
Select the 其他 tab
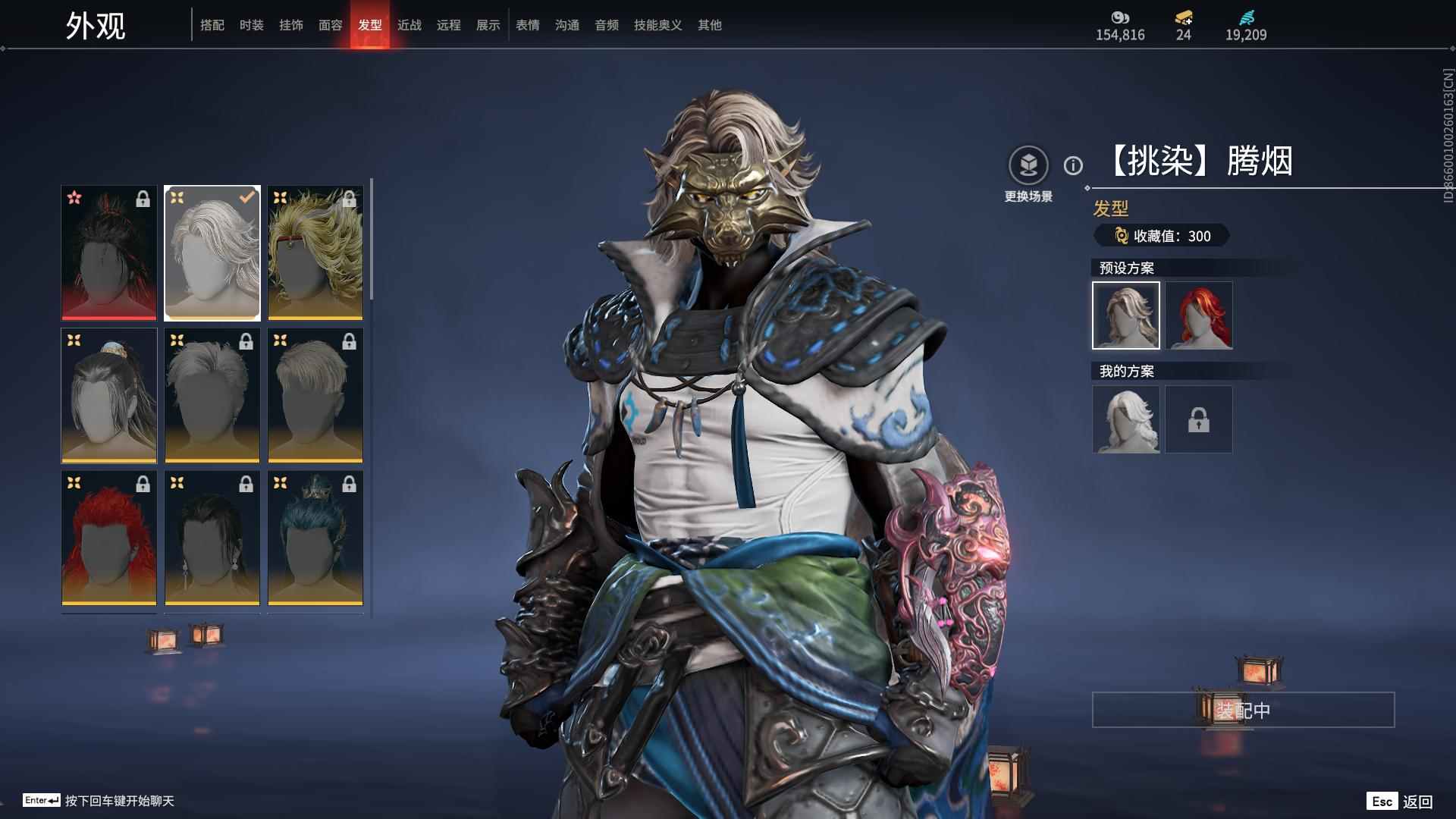click(709, 25)
